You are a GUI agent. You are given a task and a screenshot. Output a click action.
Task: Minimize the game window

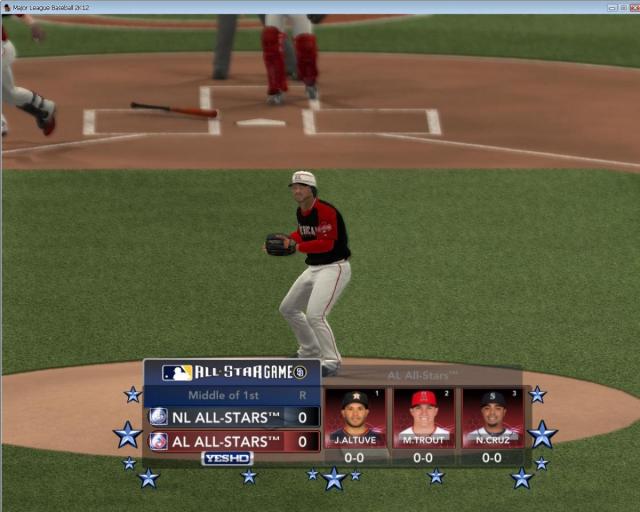coord(611,7)
